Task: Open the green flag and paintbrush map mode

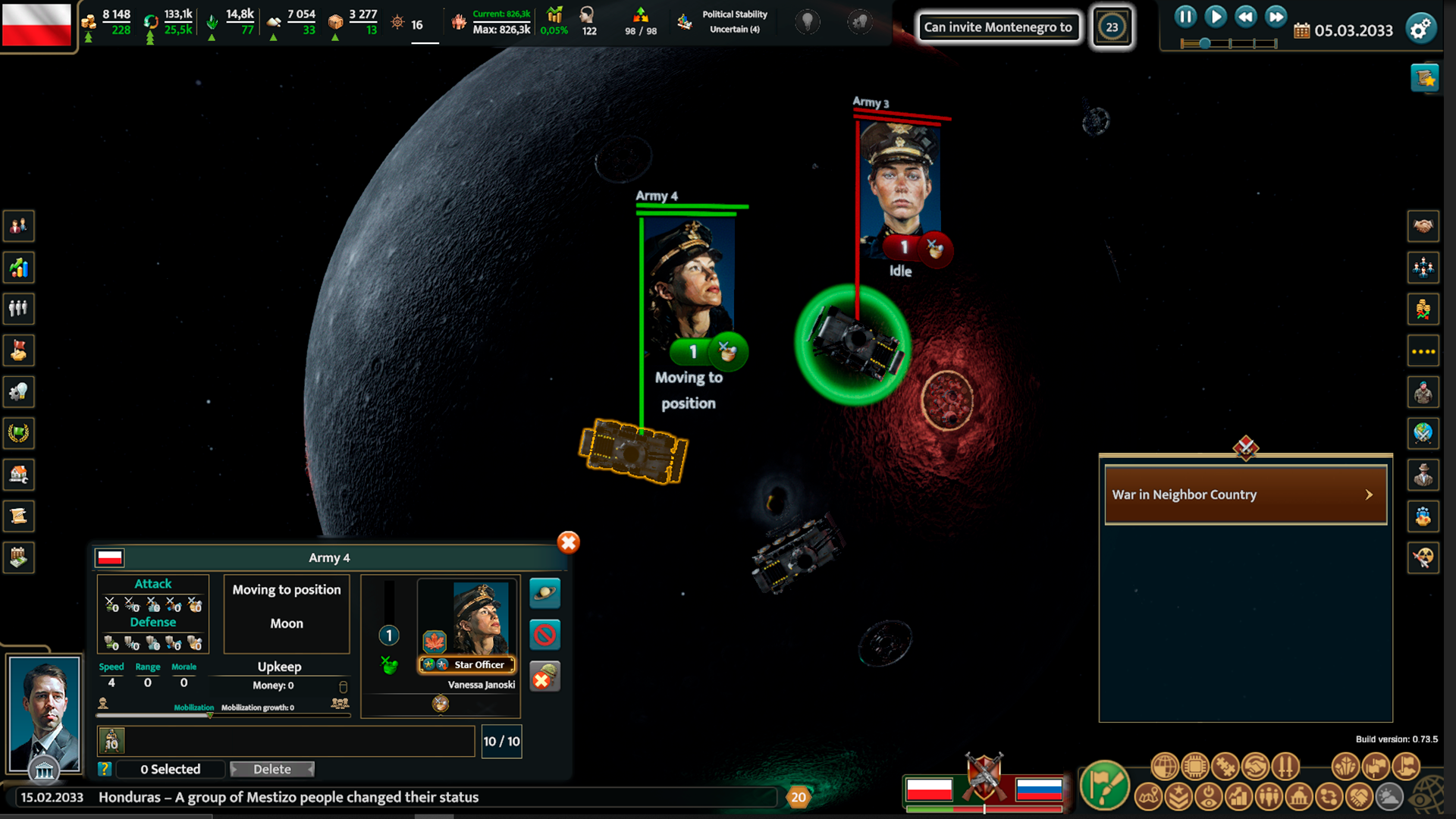Action: 1104,786
